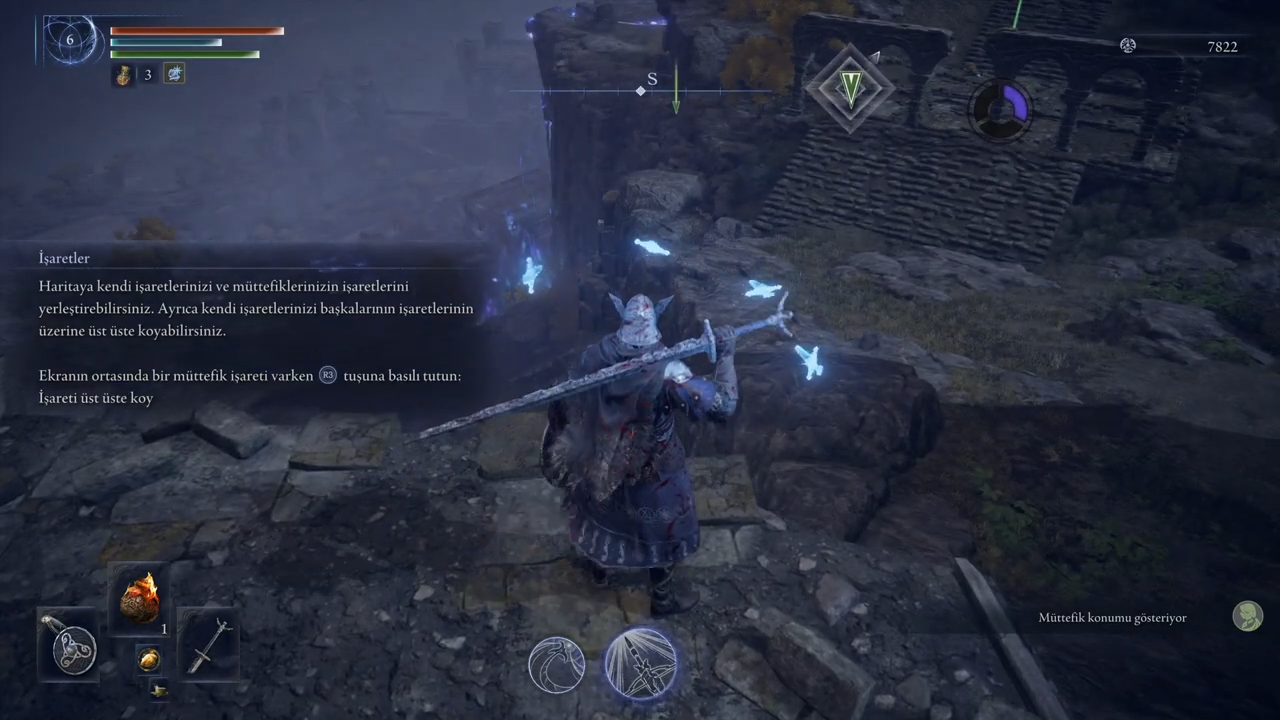Inspect the blue status buff icon
Screen dimensions: 1280x720
pyautogui.click(x=174, y=74)
